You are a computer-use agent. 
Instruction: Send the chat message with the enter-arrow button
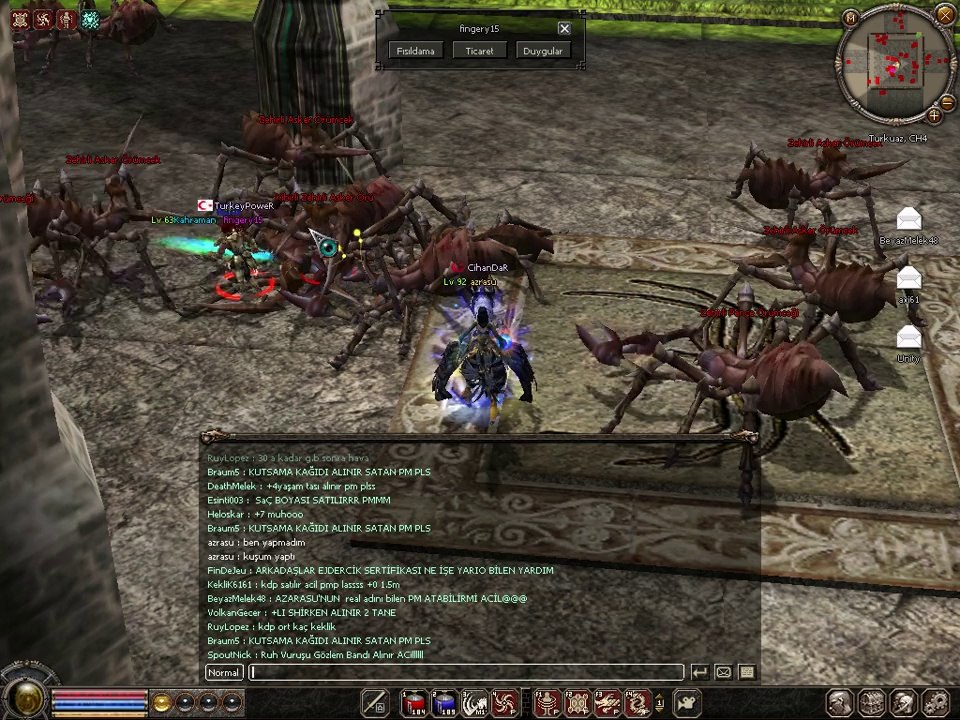tap(700, 673)
